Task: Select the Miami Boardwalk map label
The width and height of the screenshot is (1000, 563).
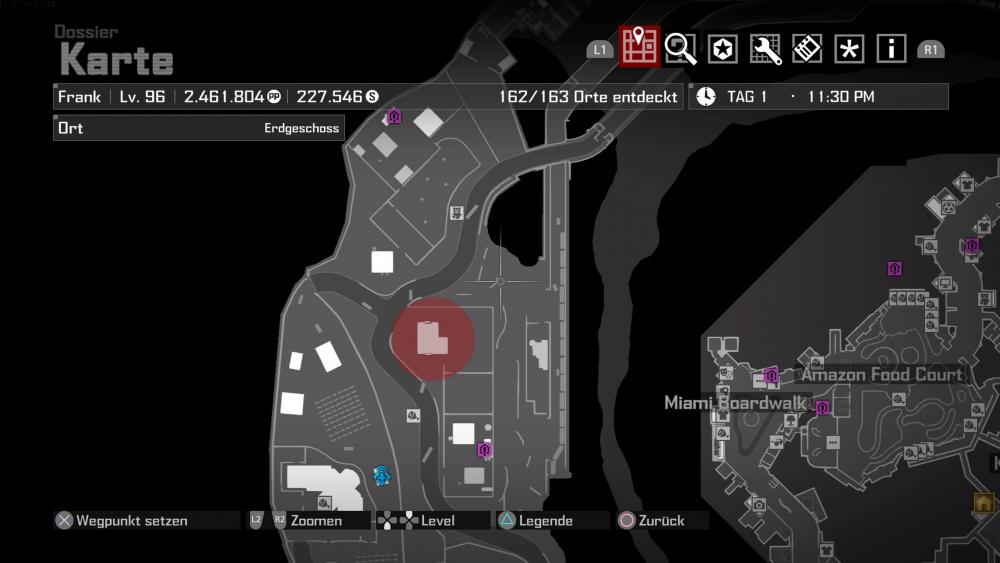Action: pos(735,403)
